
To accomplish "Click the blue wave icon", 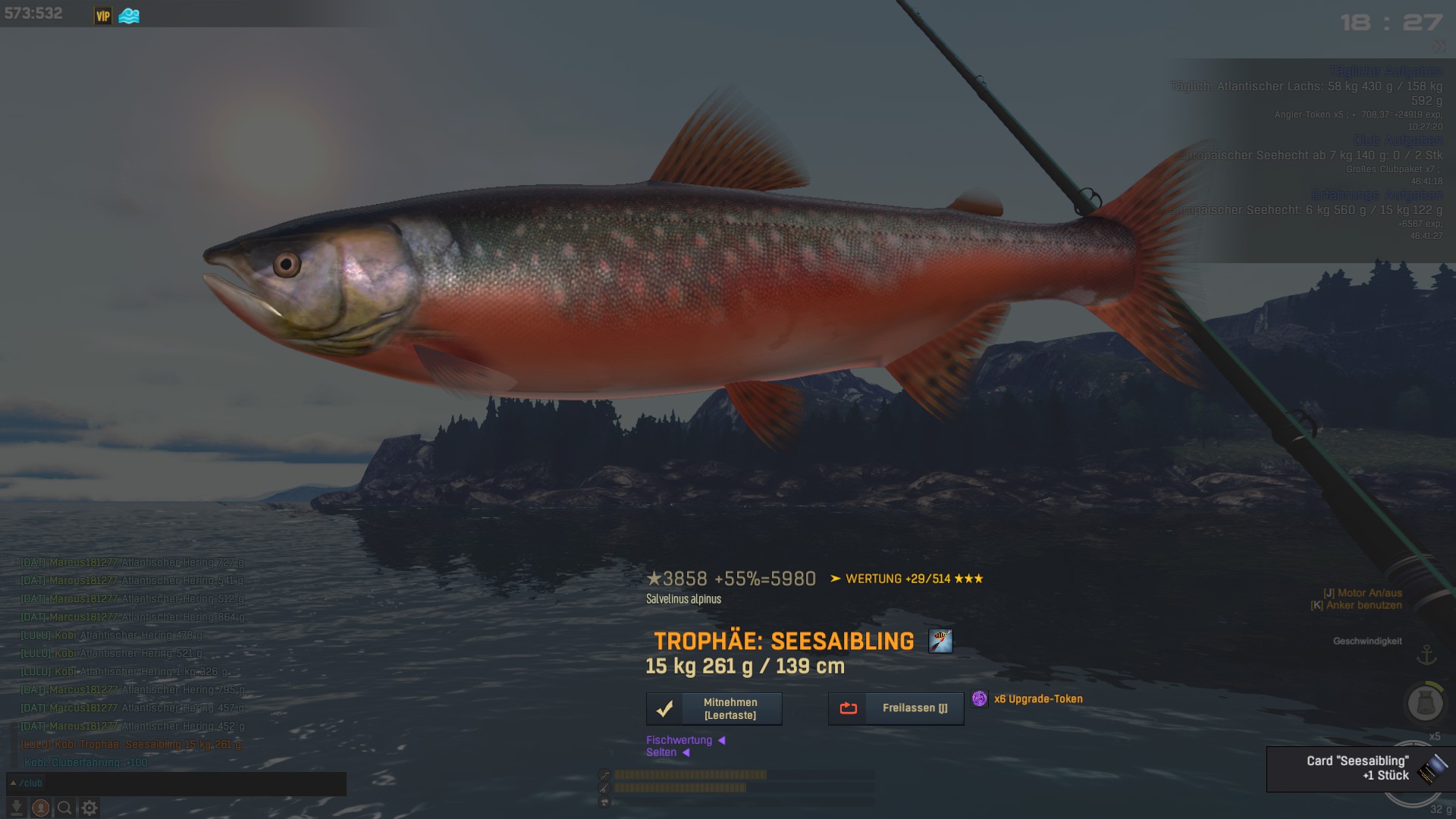I will tap(129, 15).
